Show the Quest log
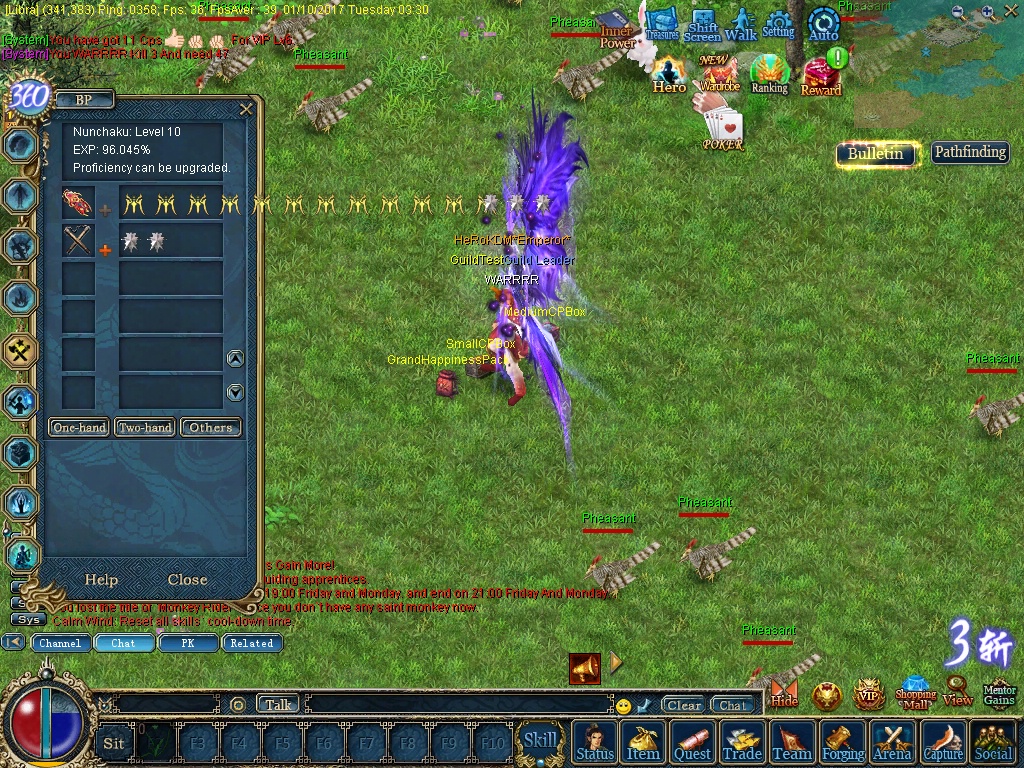This screenshot has width=1024, height=768. 692,742
